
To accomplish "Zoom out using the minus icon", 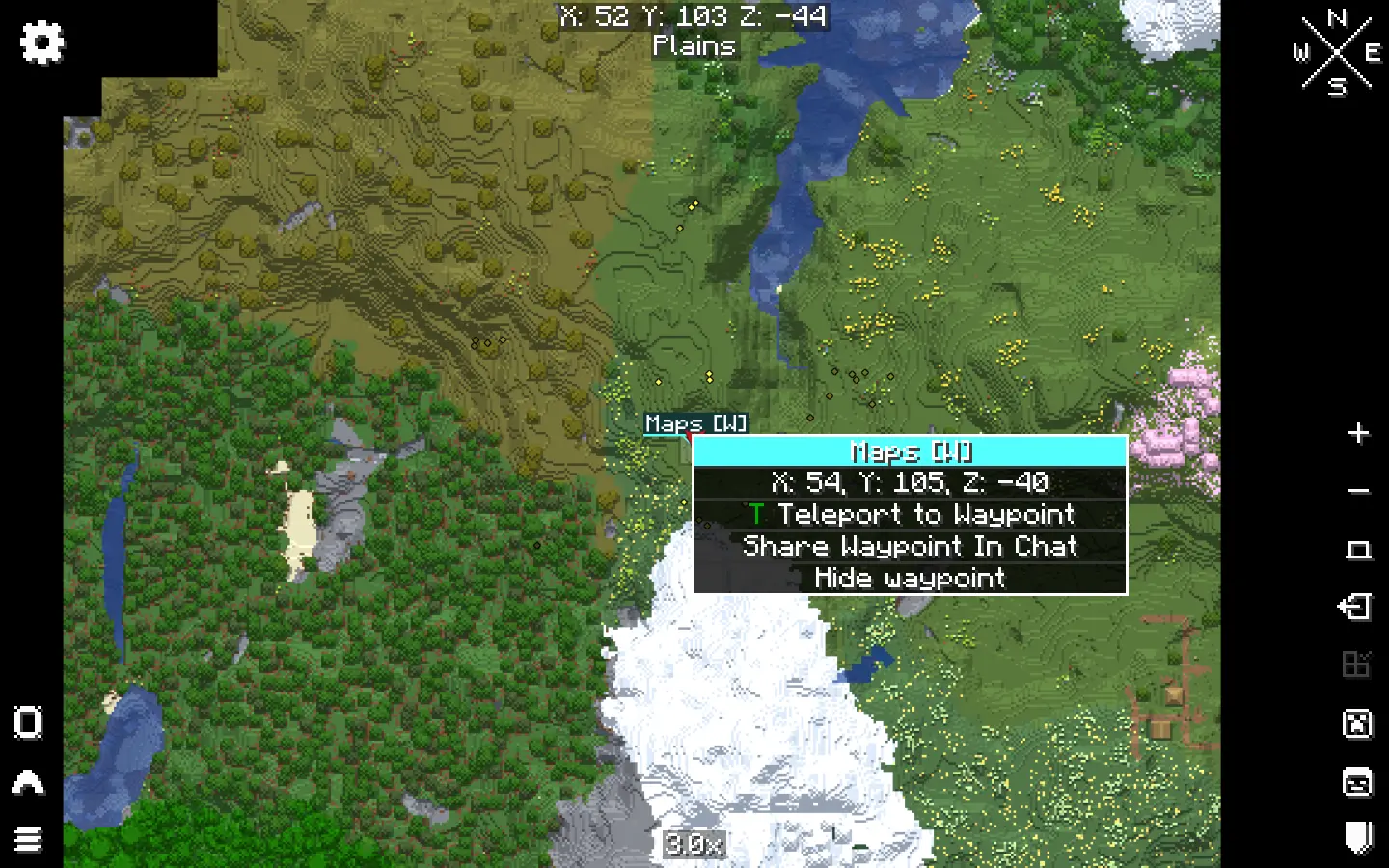I will click(x=1357, y=490).
